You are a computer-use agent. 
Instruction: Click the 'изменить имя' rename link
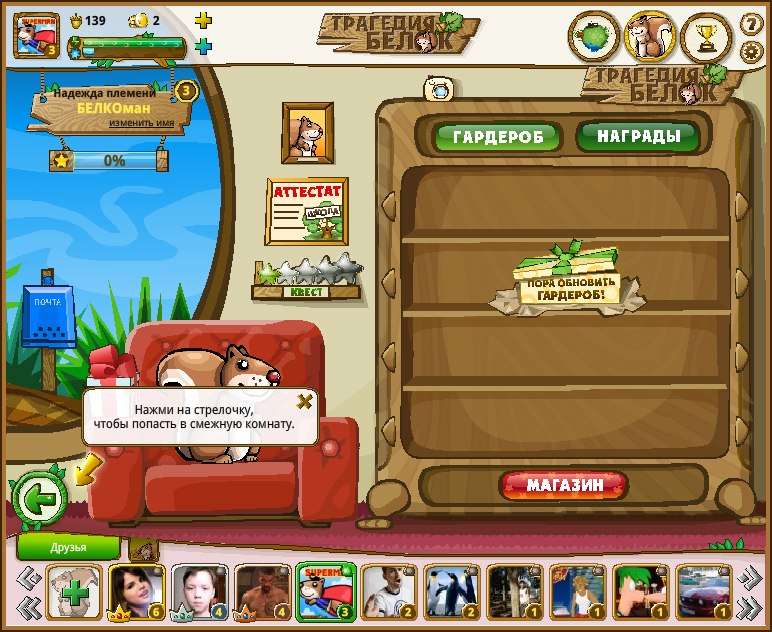pyautogui.click(x=148, y=122)
